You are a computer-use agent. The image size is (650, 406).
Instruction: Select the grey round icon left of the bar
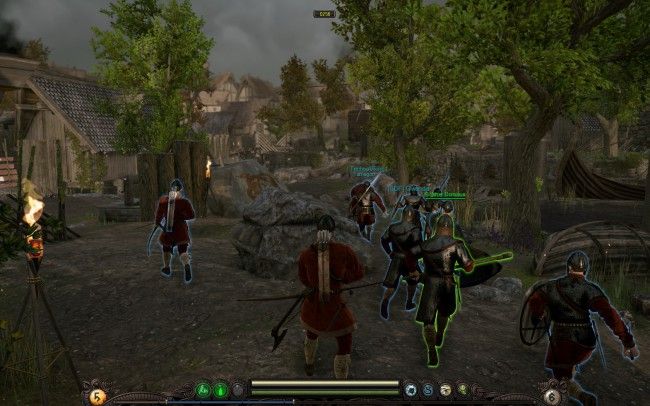[237, 388]
